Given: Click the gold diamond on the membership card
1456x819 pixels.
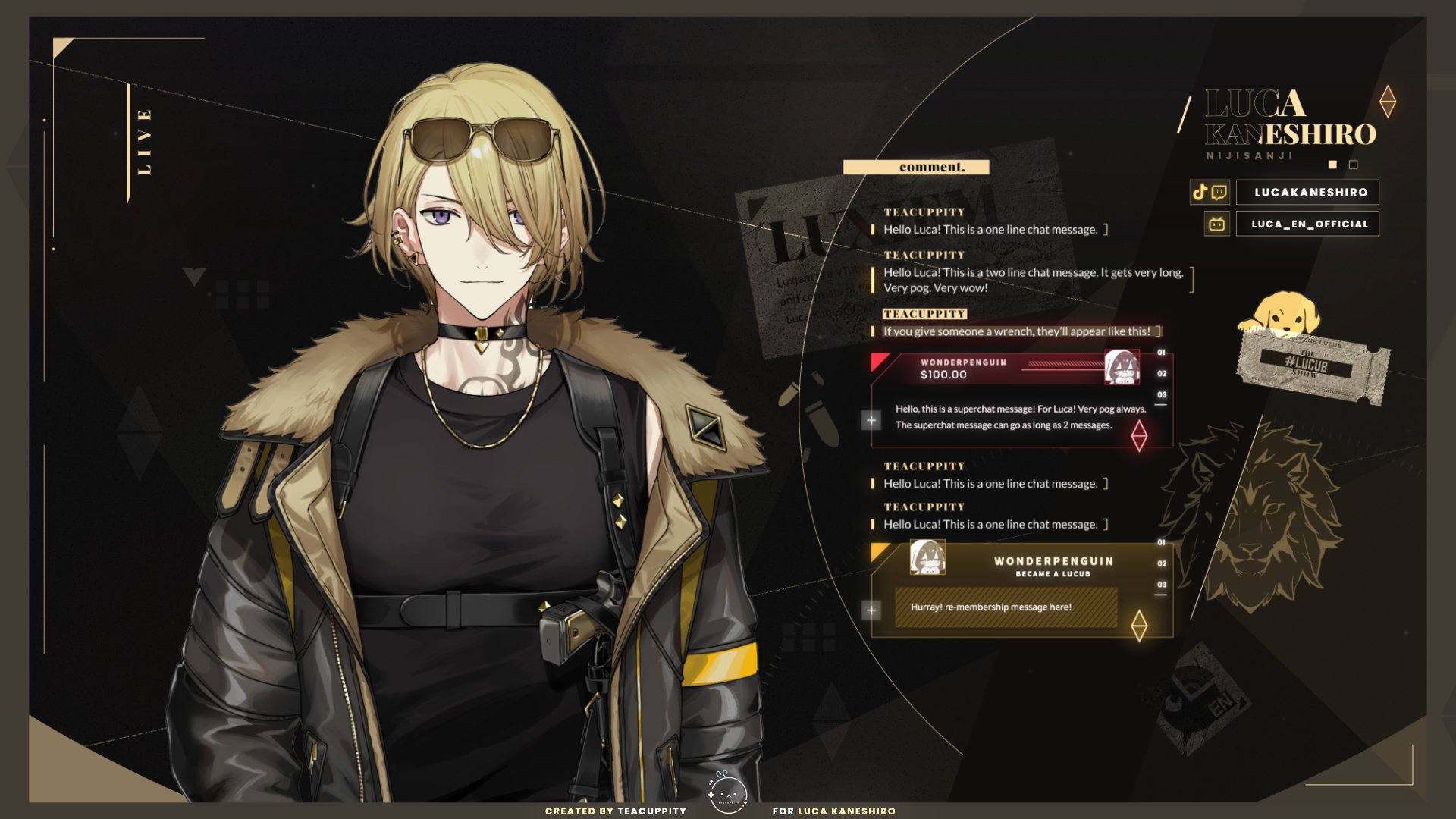Looking at the screenshot, I should tap(1139, 626).
